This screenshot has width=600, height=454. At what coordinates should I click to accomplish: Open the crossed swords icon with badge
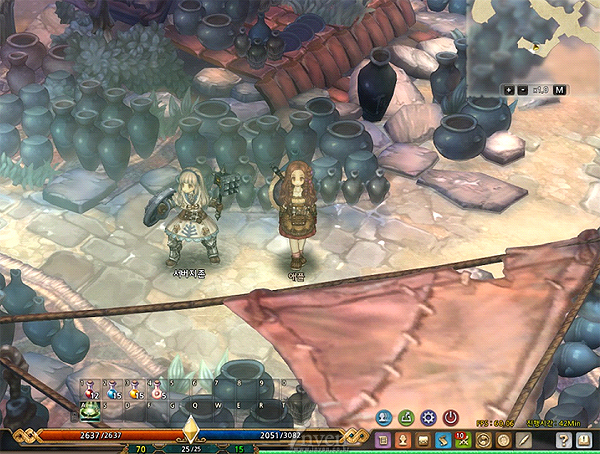pos(463,439)
